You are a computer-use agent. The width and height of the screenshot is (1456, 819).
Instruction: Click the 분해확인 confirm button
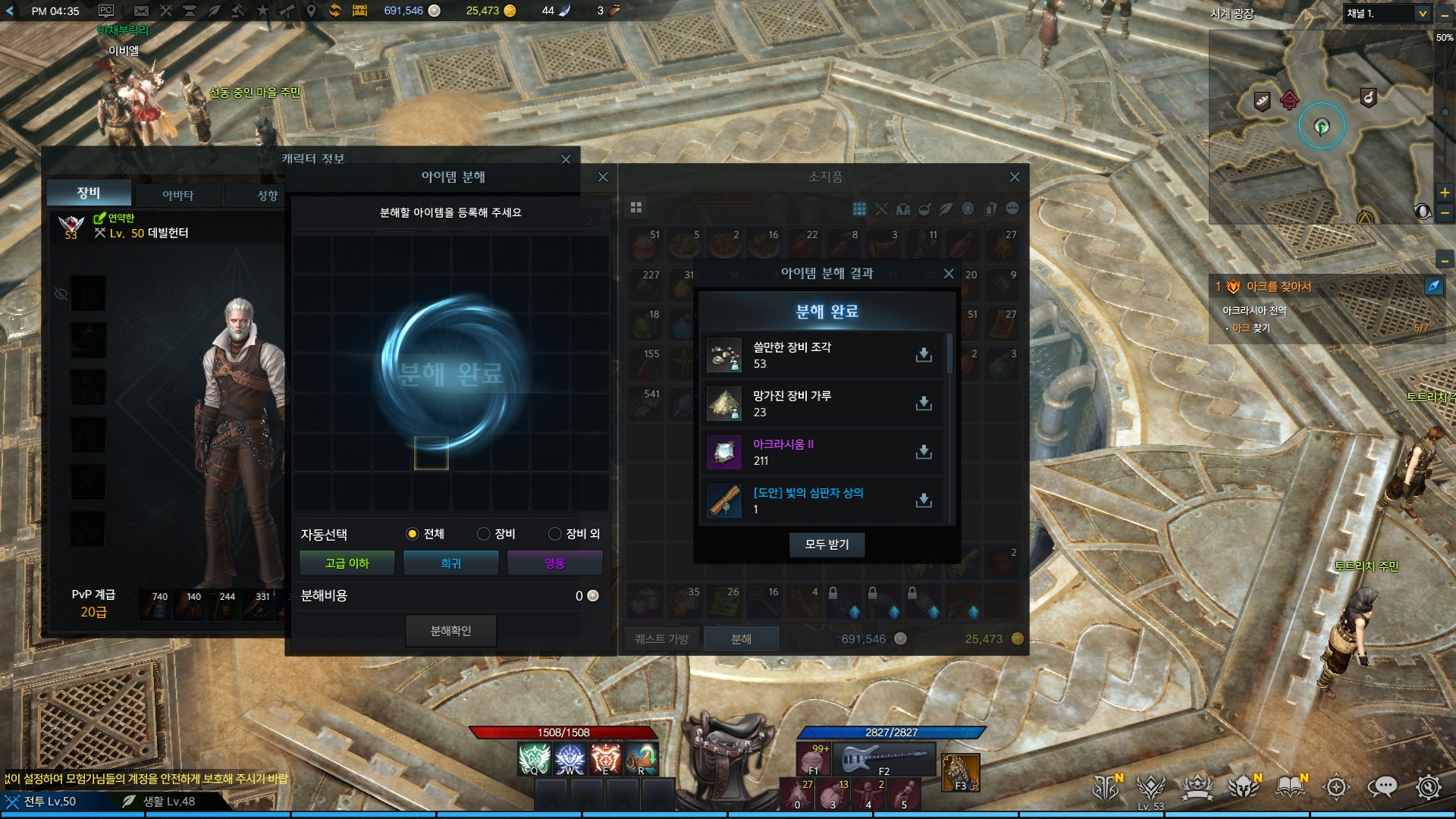pyautogui.click(x=450, y=631)
